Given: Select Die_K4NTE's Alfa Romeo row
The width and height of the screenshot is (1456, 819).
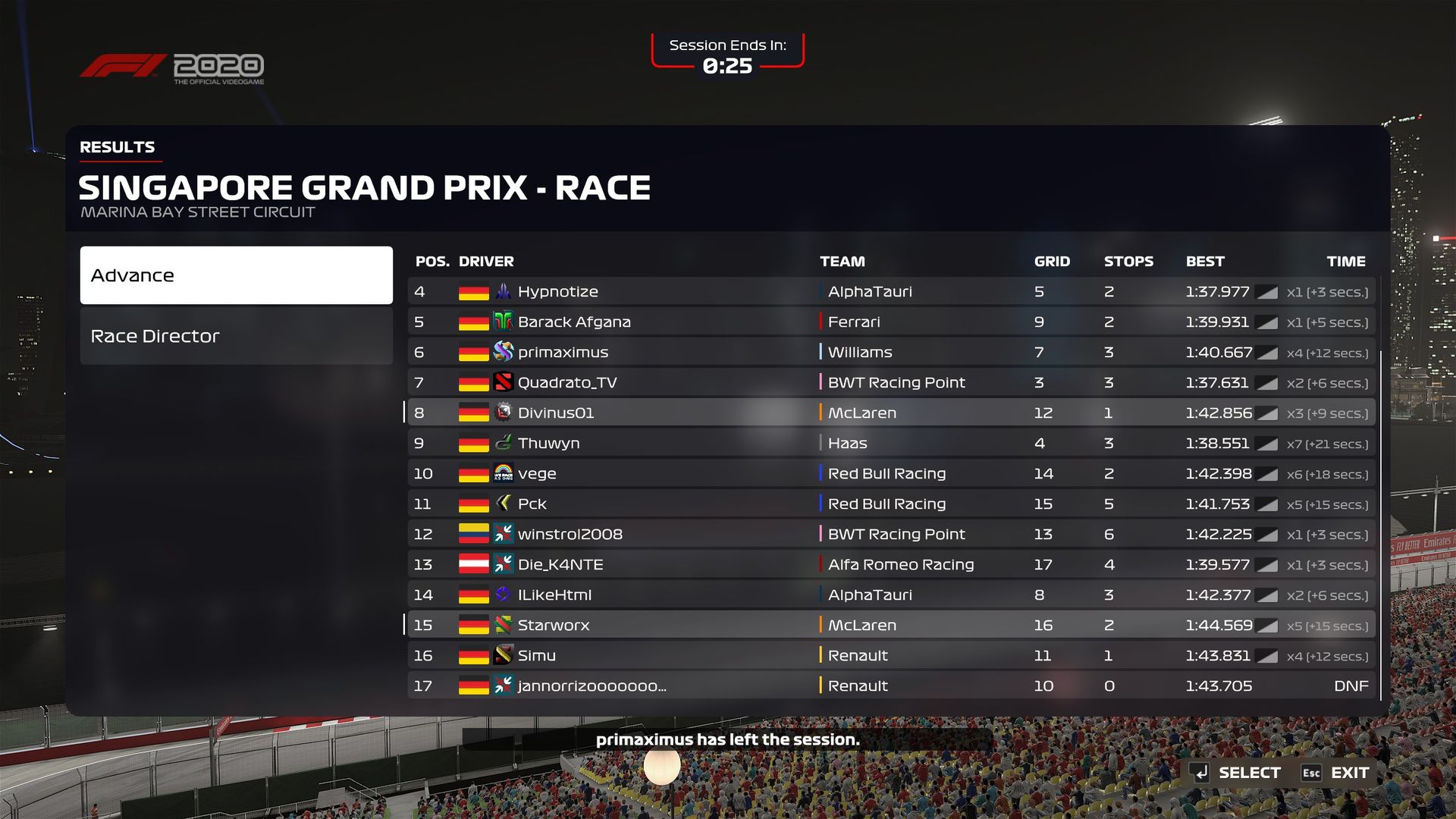Looking at the screenshot, I should pyautogui.click(x=891, y=564).
